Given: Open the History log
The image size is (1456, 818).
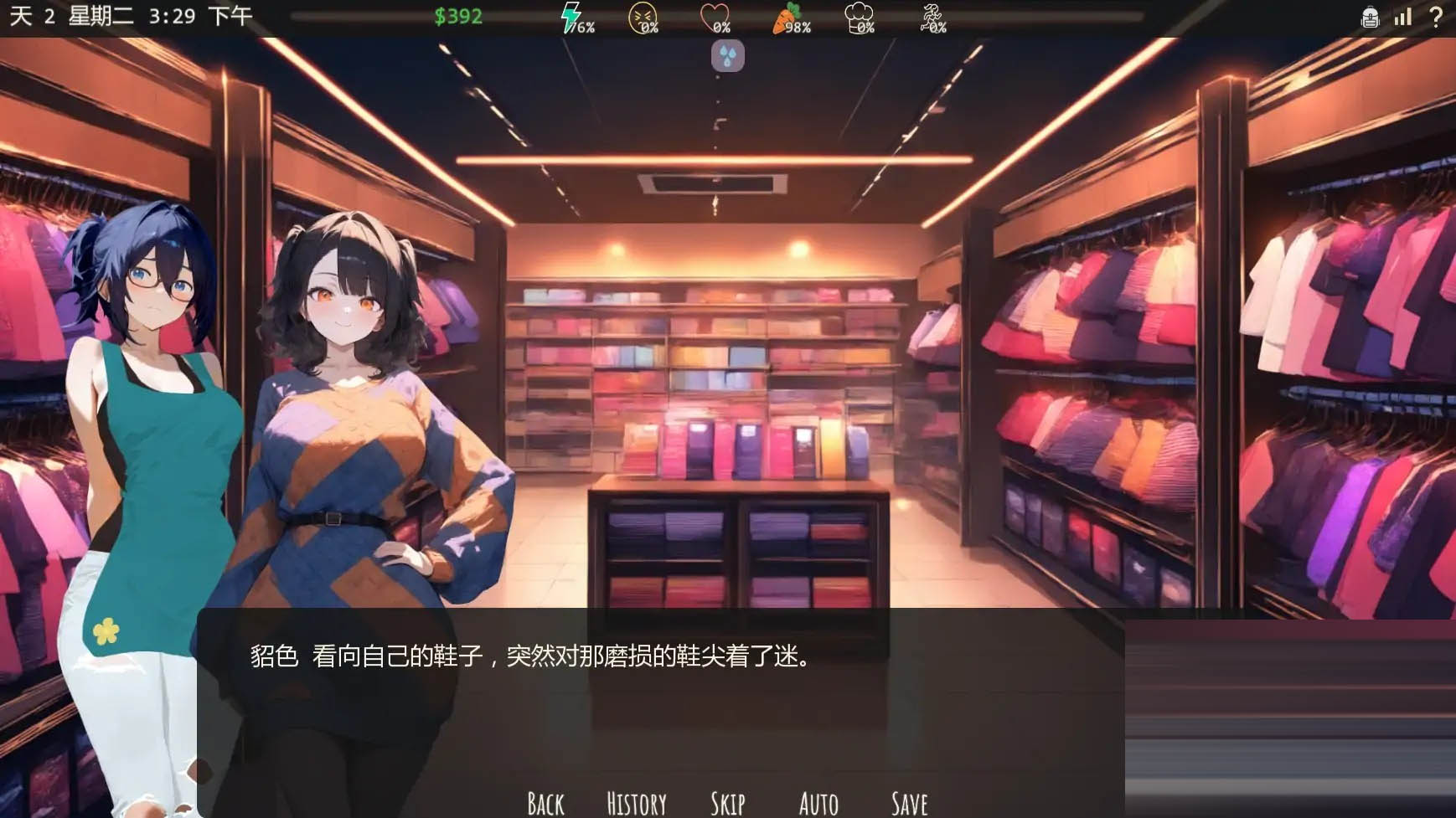Looking at the screenshot, I should pyautogui.click(x=635, y=802).
